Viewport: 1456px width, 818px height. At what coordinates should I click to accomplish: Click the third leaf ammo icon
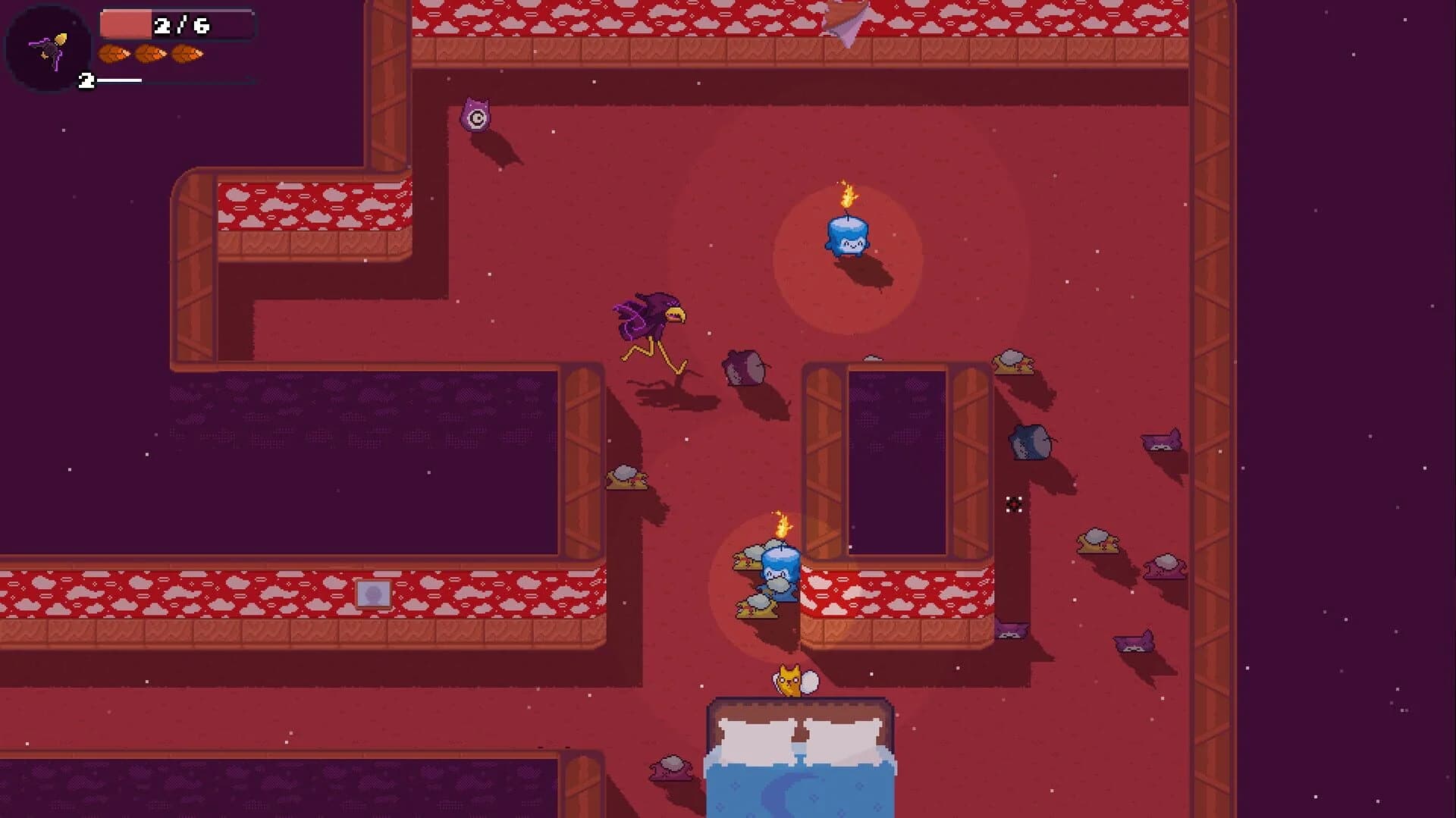(189, 55)
